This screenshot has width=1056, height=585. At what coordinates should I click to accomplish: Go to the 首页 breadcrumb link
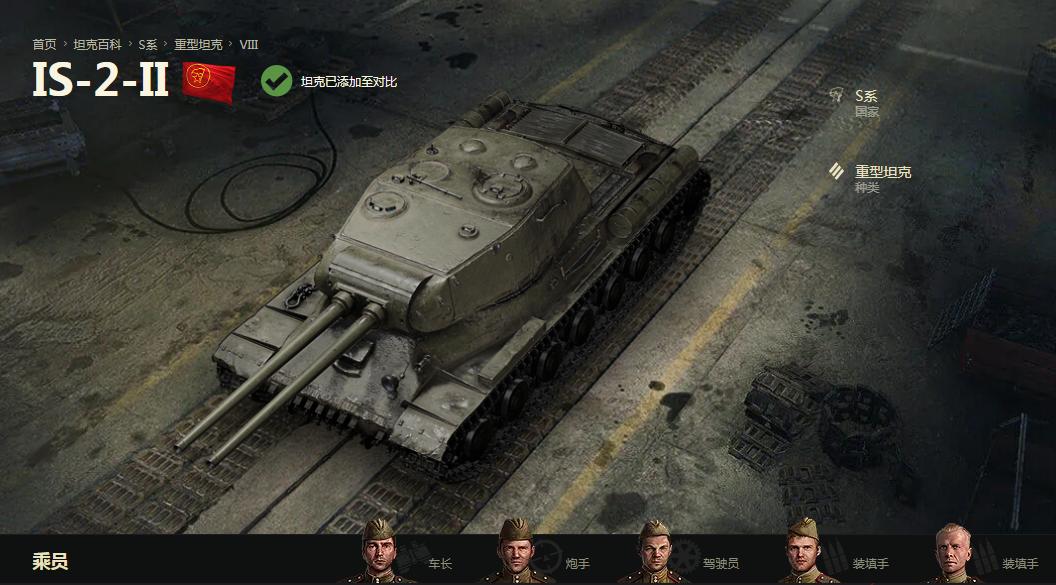pos(44,45)
